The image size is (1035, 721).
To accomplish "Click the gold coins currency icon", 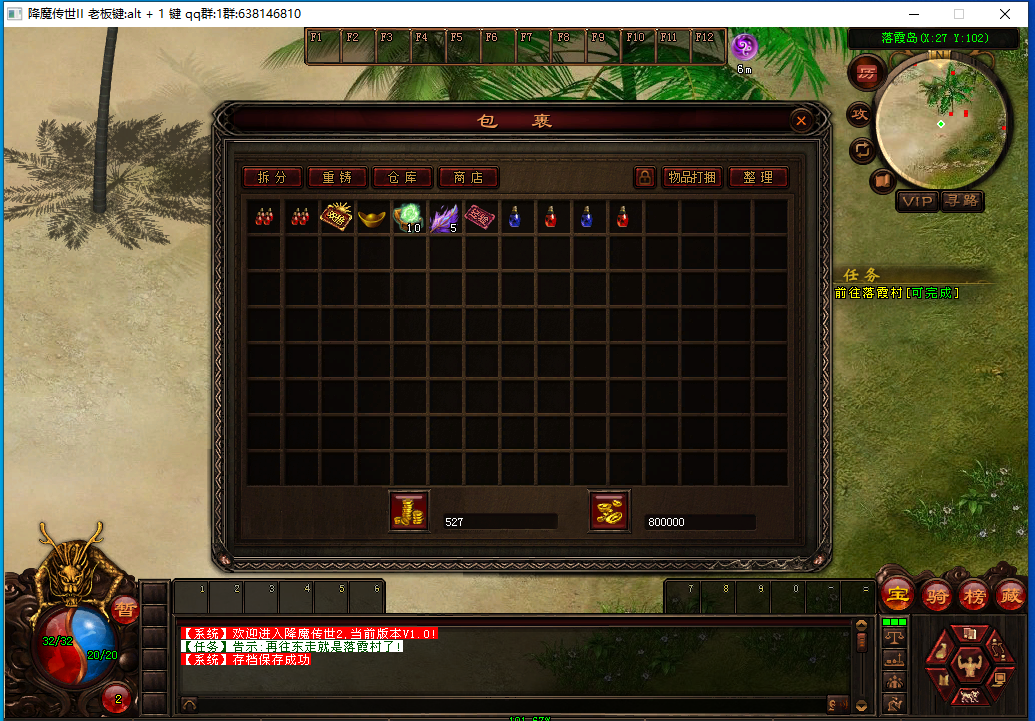I will (x=408, y=511).
